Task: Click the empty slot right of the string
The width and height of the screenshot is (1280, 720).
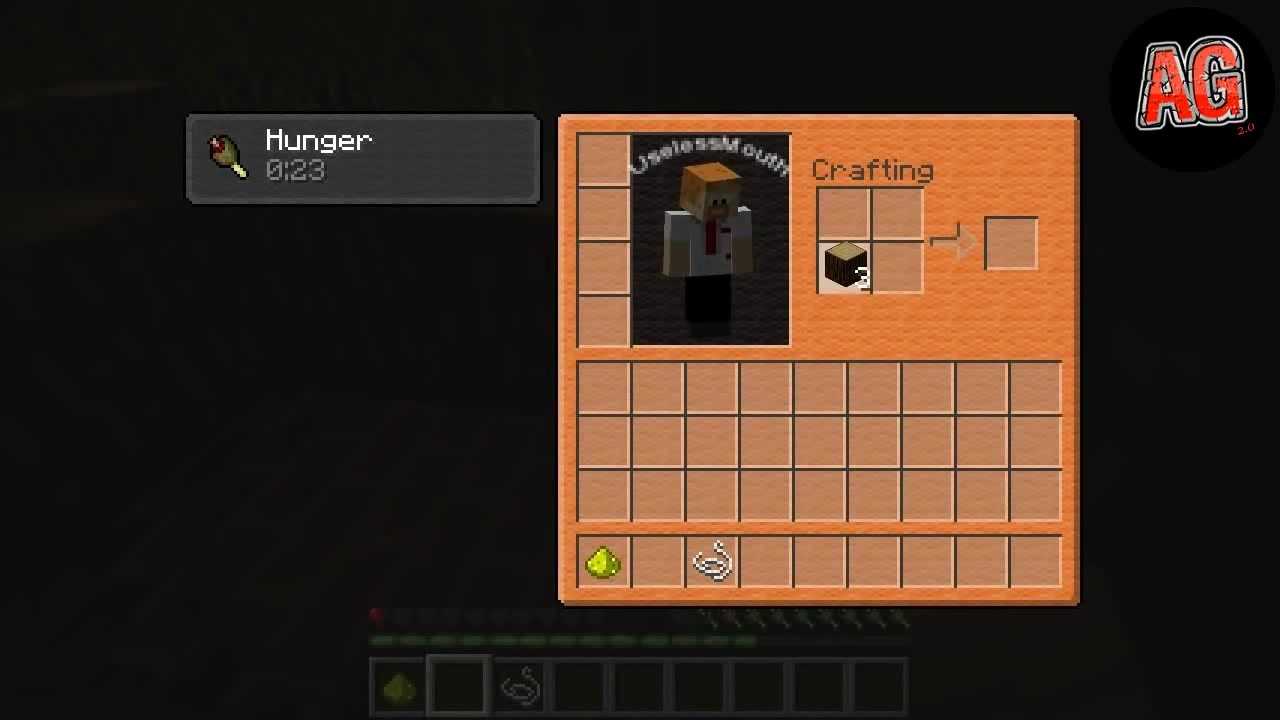Action: pyautogui.click(x=767, y=562)
